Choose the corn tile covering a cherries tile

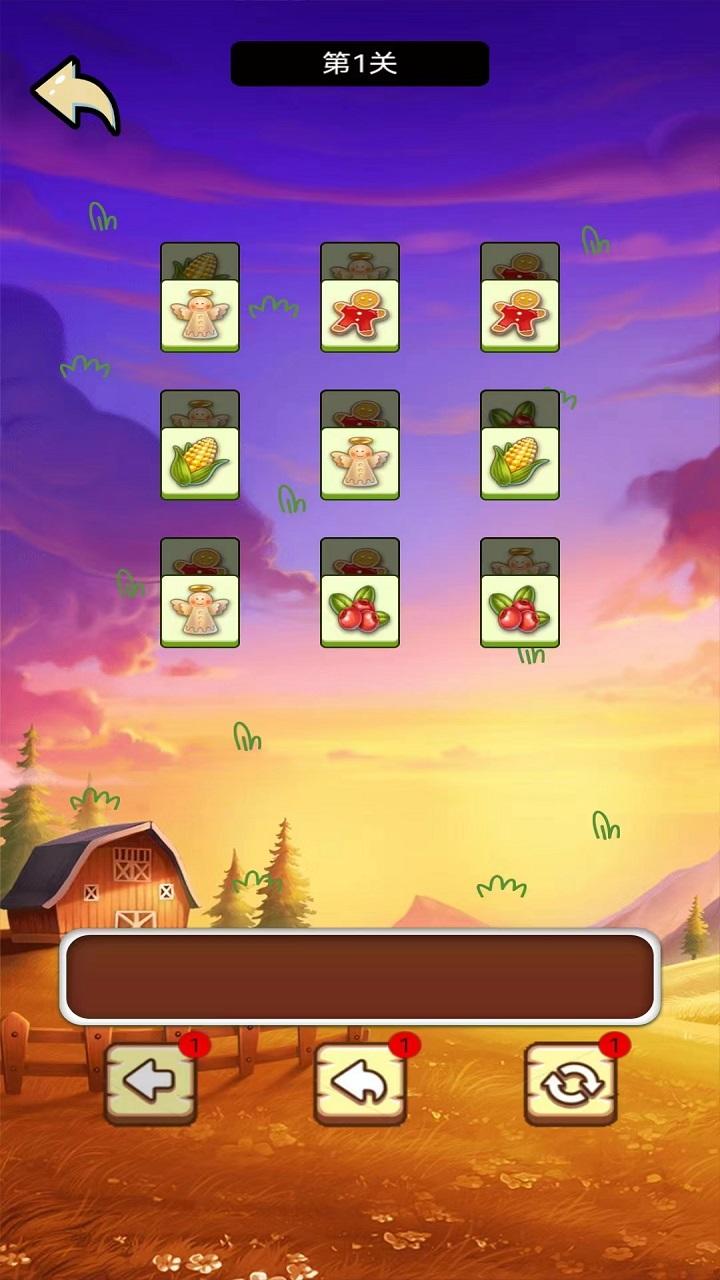520,464
